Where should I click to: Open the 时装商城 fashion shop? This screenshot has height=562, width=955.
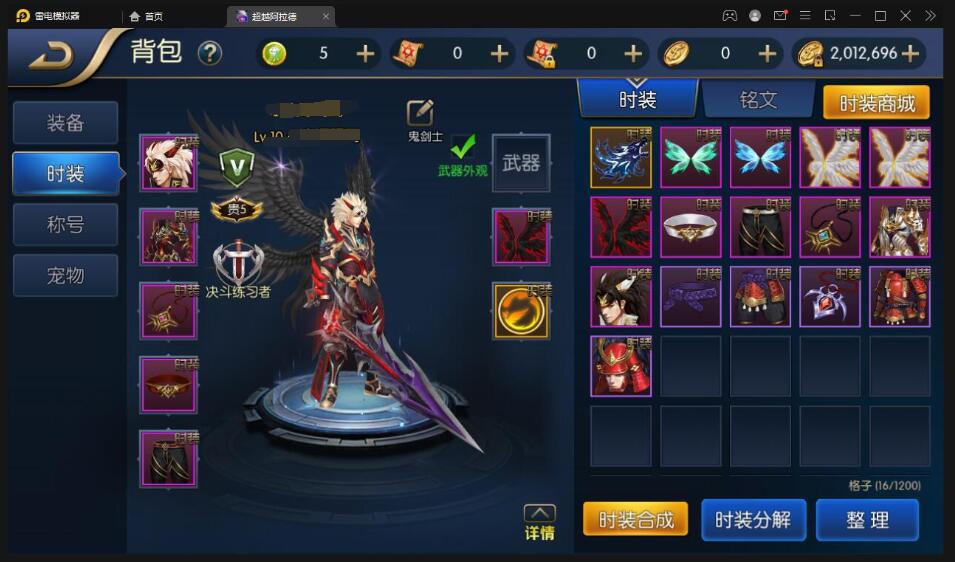[x=876, y=103]
